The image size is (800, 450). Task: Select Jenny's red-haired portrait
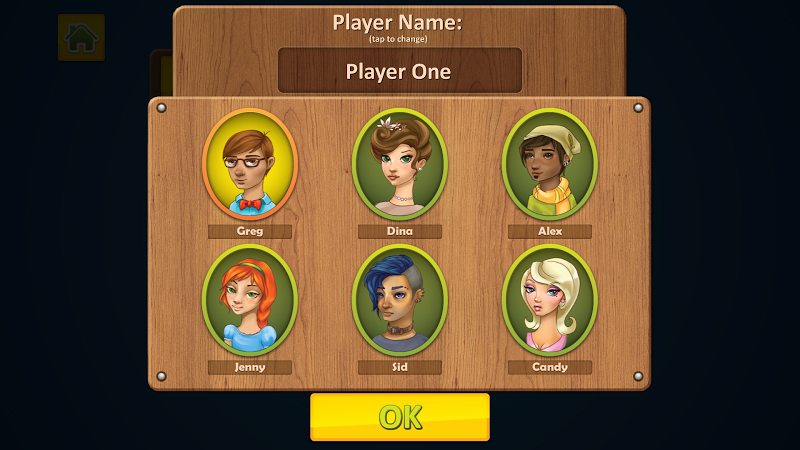(x=250, y=301)
